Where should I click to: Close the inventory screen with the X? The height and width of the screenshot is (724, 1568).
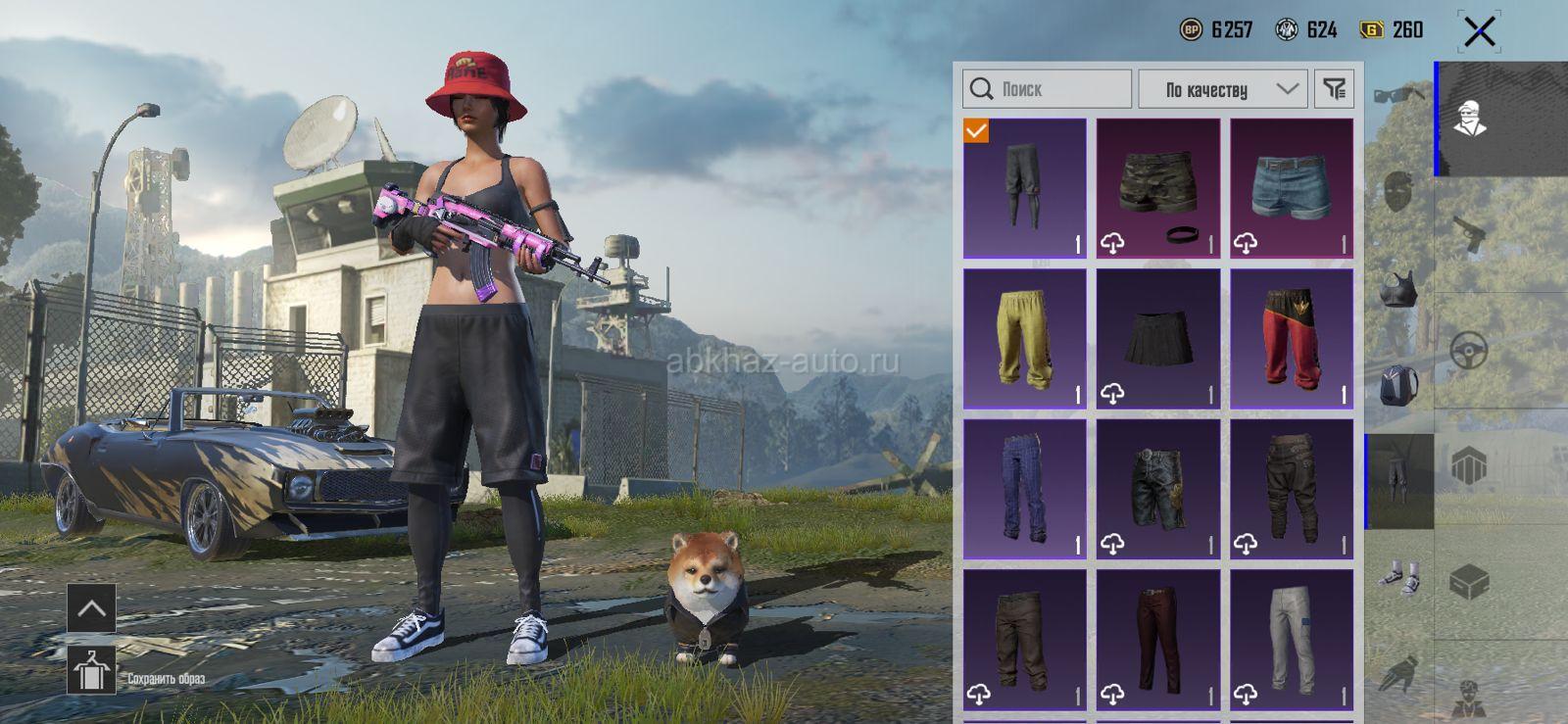pyautogui.click(x=1479, y=31)
